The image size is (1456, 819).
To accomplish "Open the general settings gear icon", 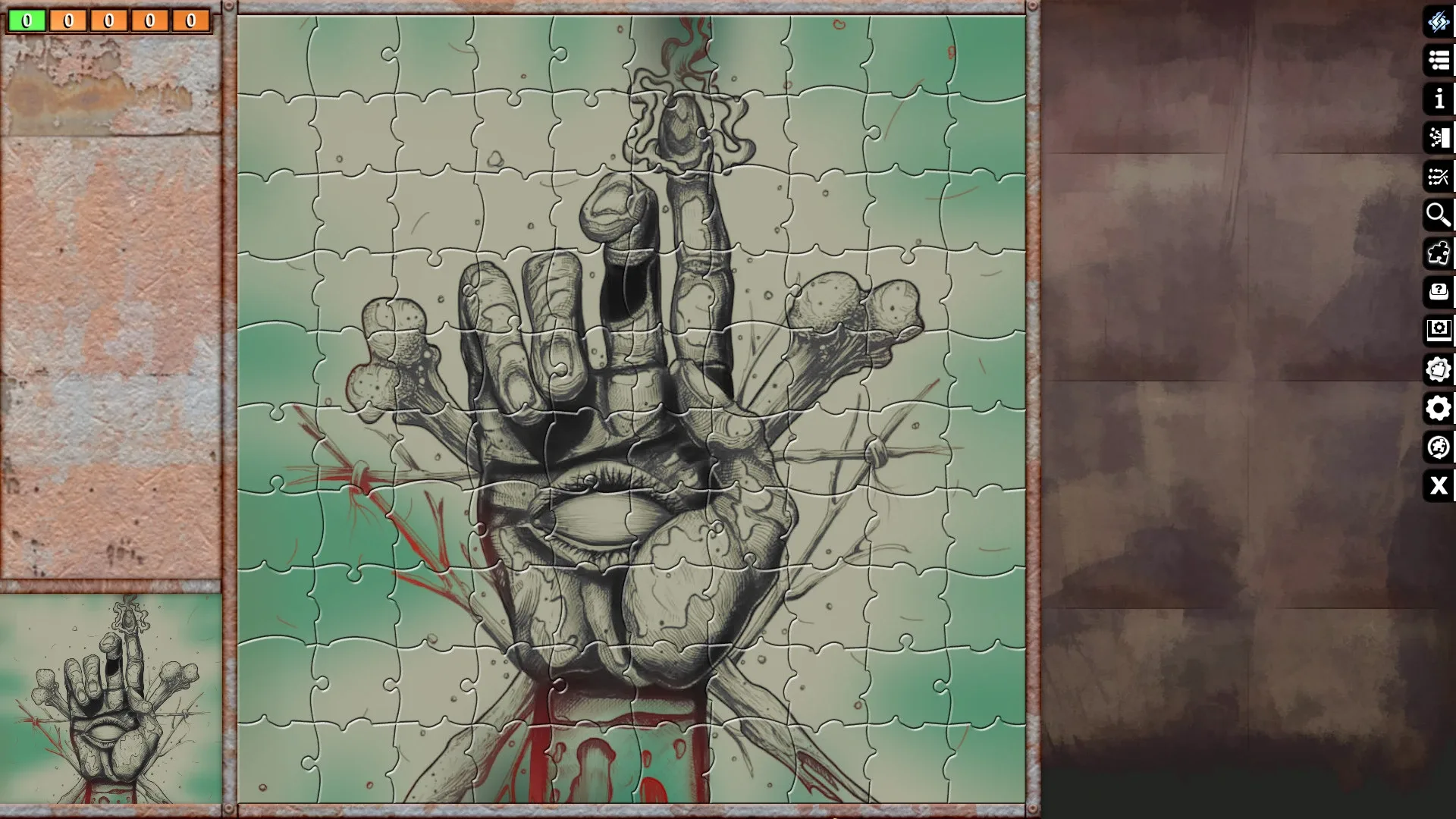I will click(1438, 409).
